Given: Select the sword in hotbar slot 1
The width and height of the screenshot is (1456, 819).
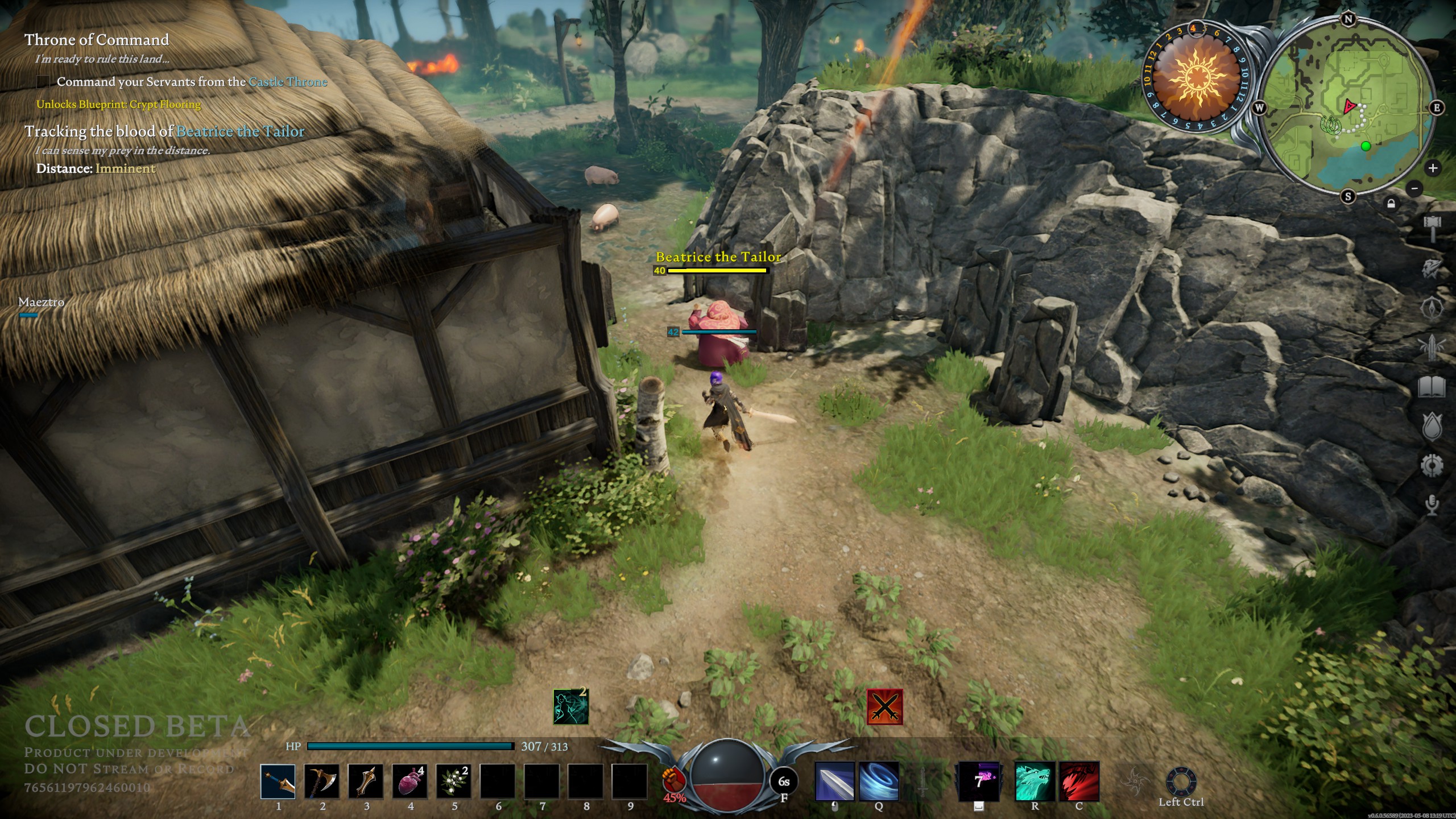Looking at the screenshot, I should pos(278,781).
